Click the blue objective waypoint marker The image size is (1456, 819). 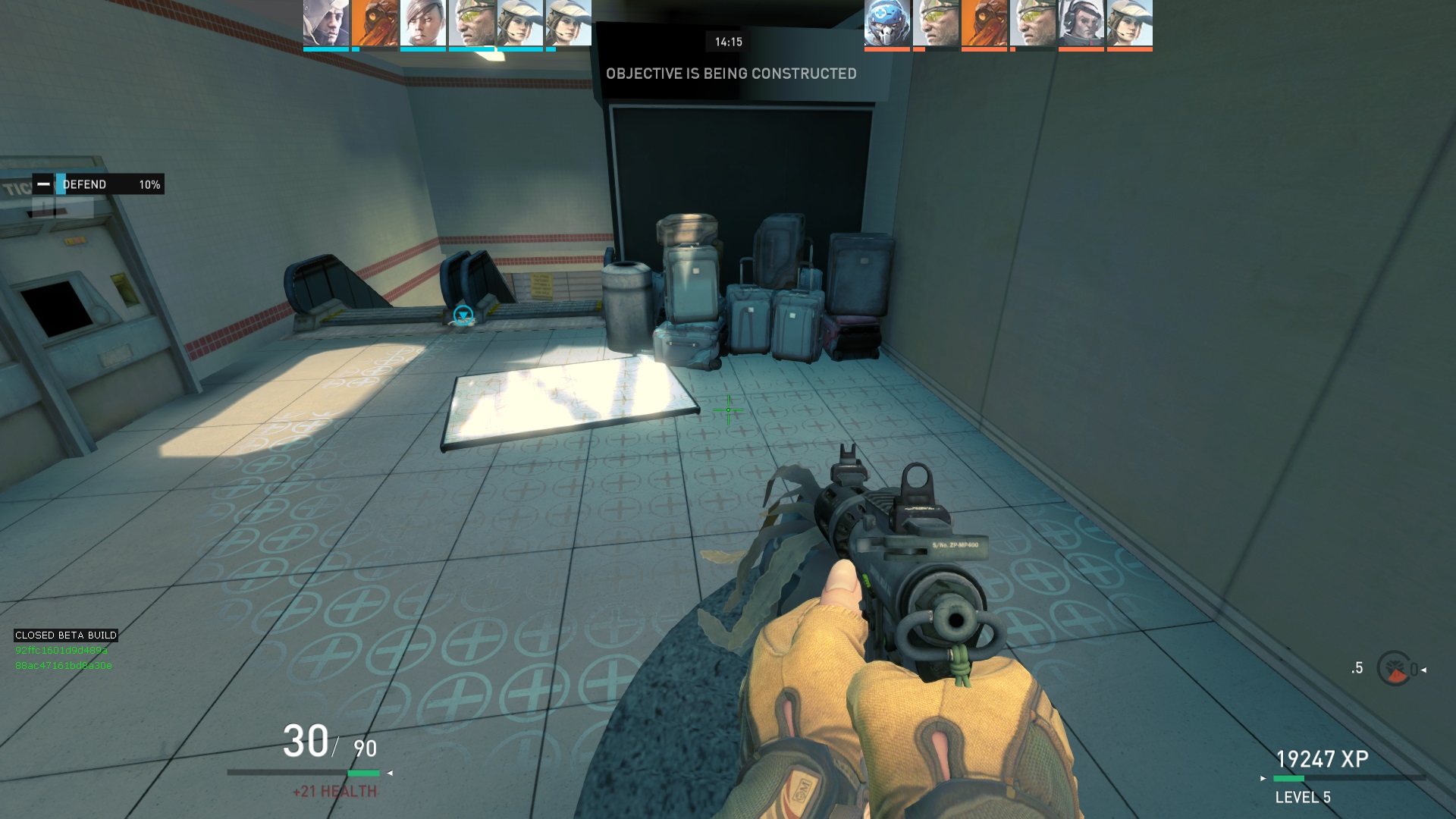pos(463,315)
